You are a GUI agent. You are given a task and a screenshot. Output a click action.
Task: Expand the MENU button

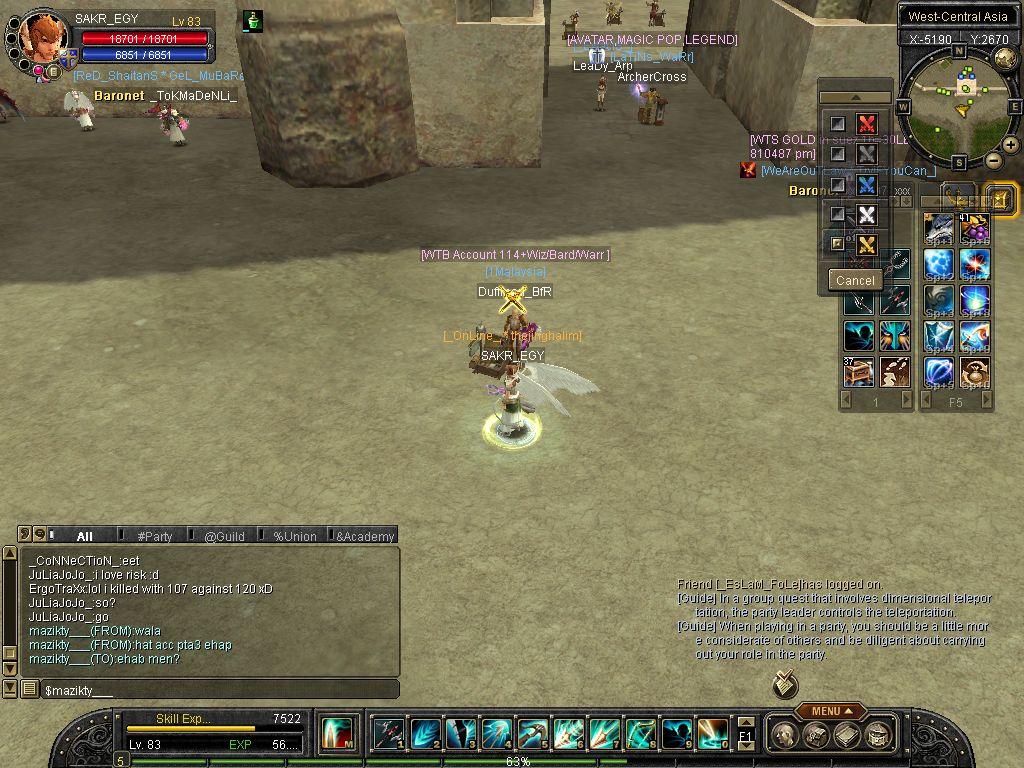tap(831, 711)
